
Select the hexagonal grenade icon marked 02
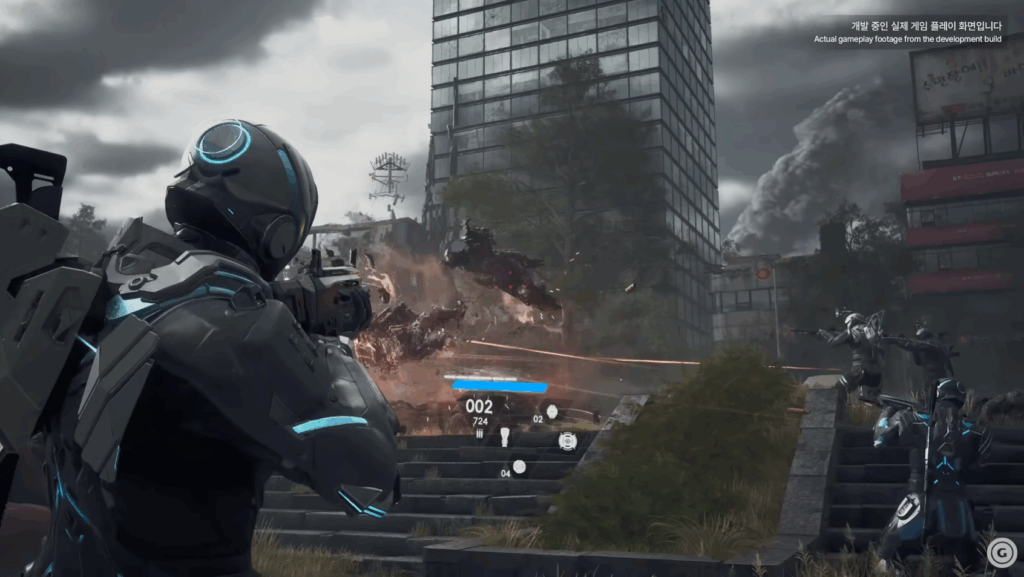coord(552,411)
